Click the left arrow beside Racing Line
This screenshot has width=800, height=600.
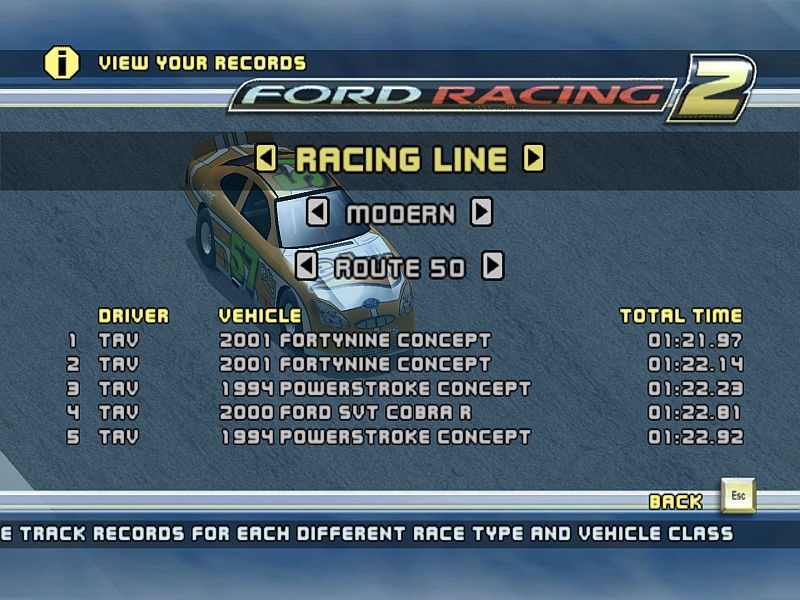point(266,158)
